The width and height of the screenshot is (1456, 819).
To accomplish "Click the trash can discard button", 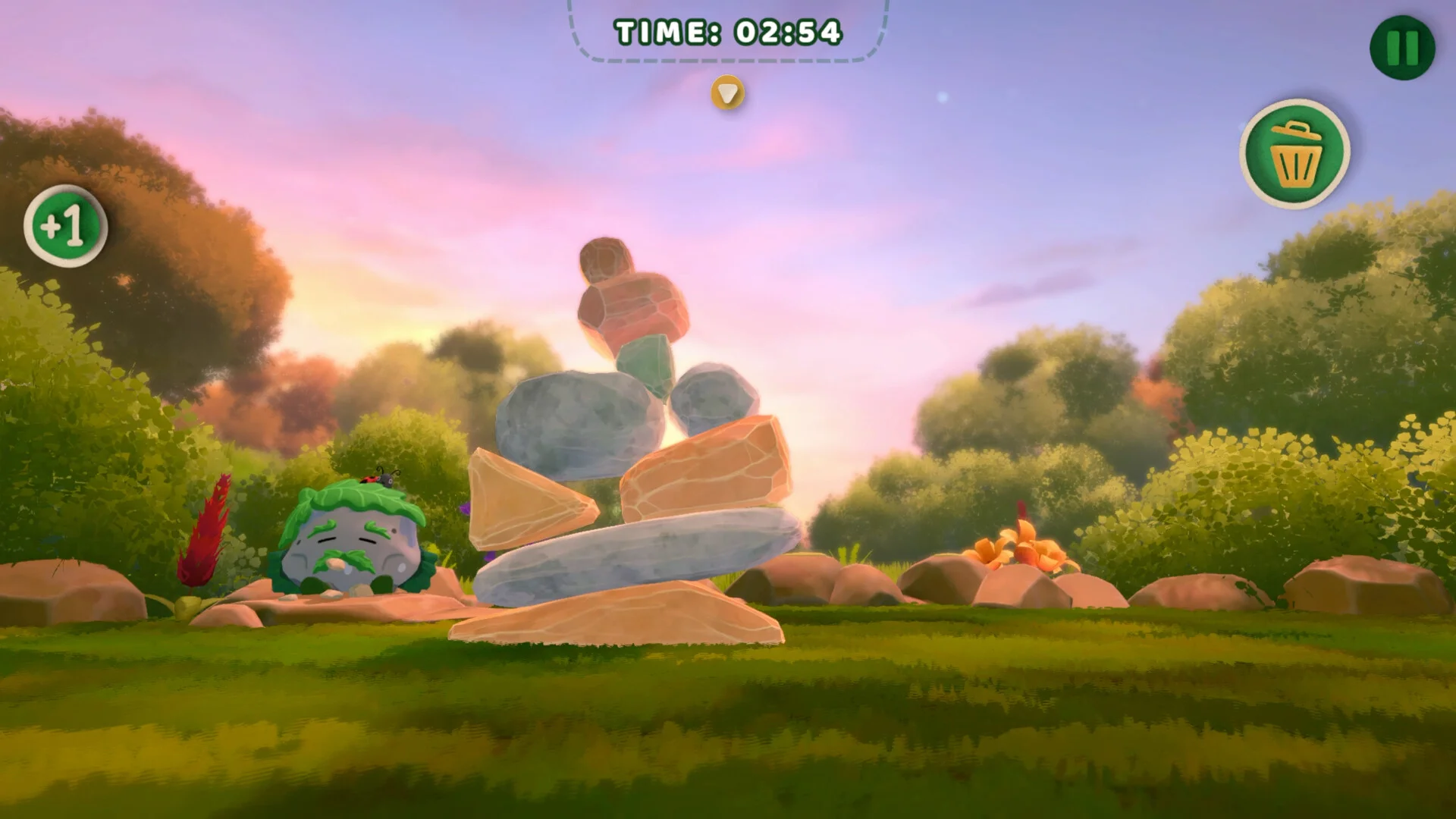I will [x=1295, y=153].
